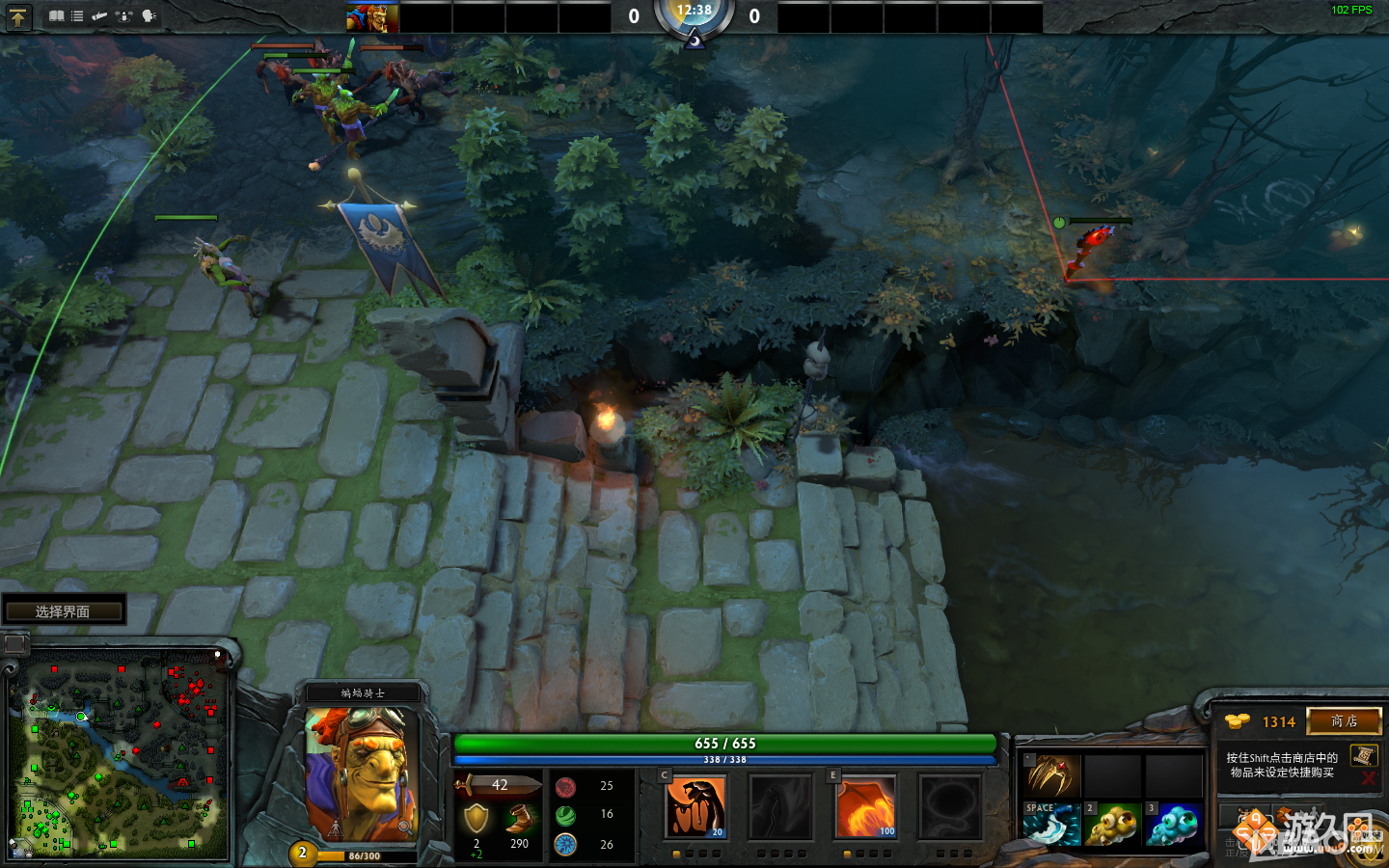Viewport: 1389px width, 868px height.
Task: Select the Sticky Napalm ability
Action: [696, 805]
